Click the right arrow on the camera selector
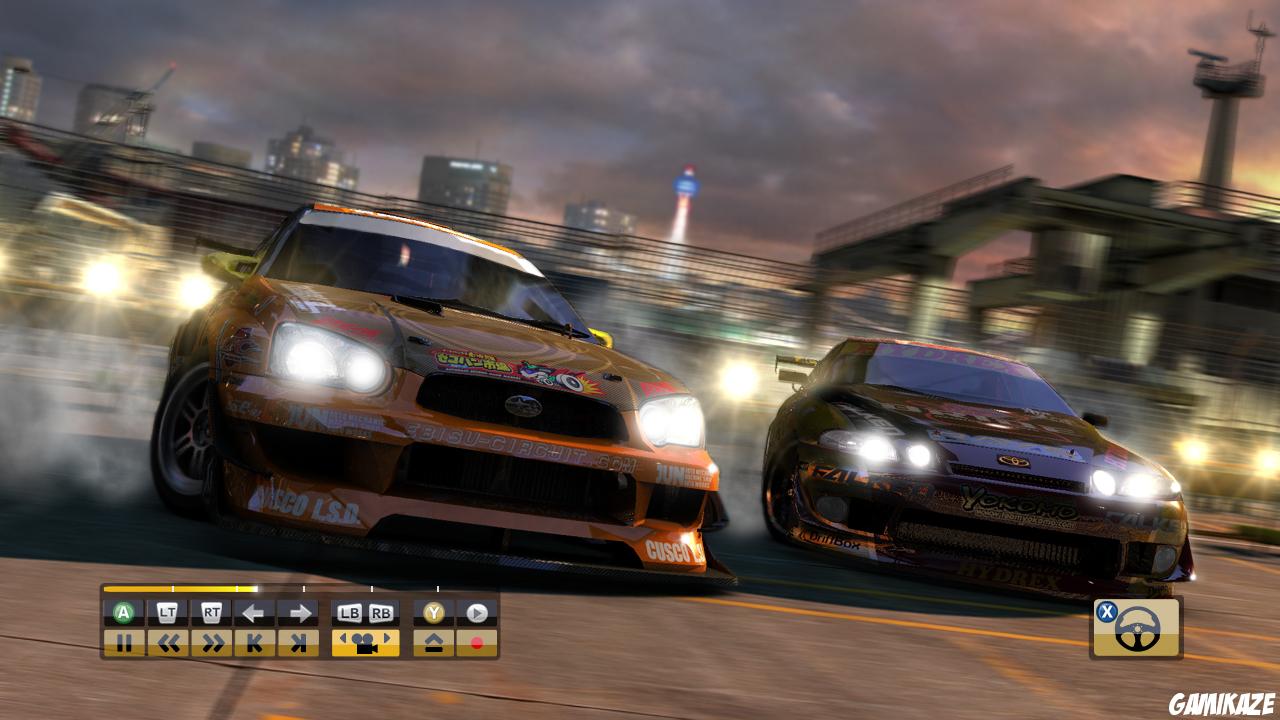 click(388, 637)
